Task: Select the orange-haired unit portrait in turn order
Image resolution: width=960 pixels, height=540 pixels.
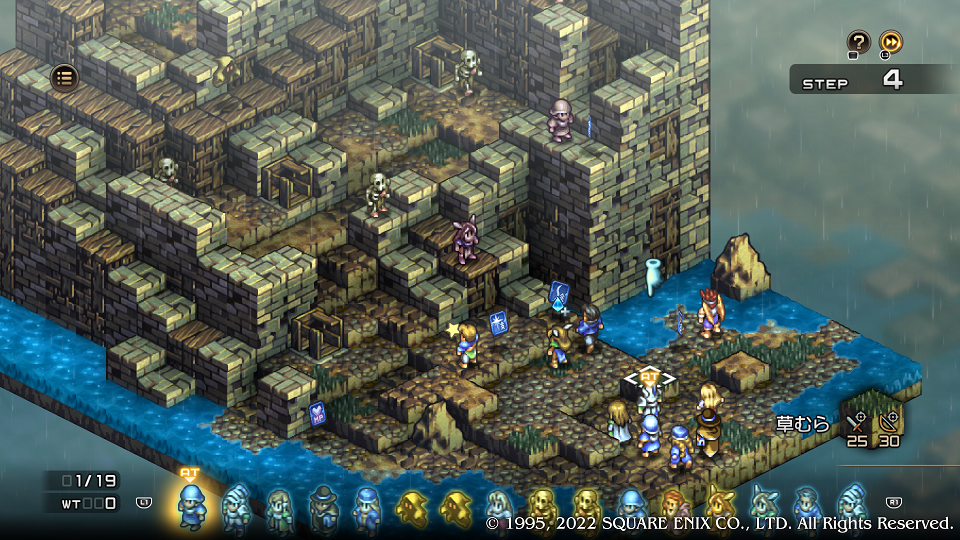Action: pyautogui.click(x=674, y=507)
